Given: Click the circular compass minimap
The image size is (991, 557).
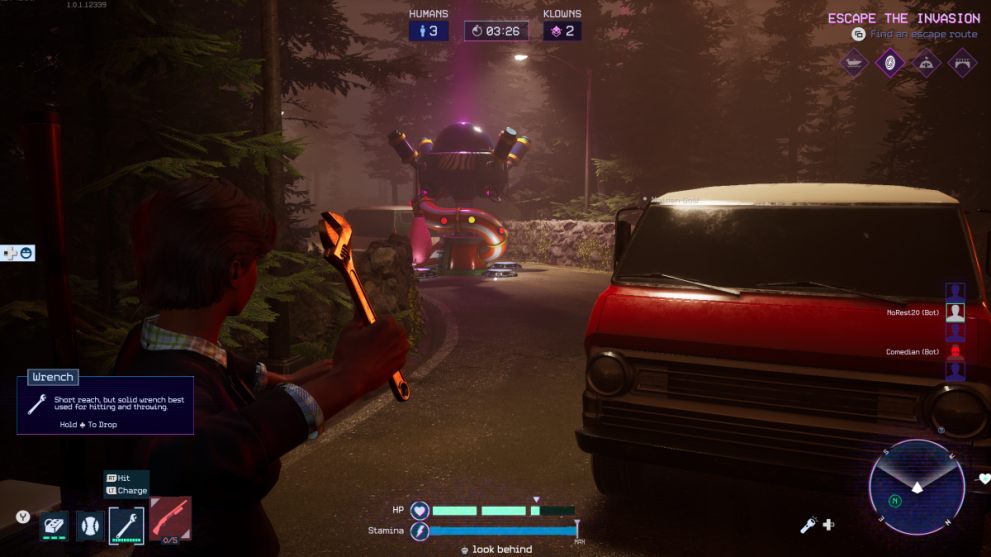Looking at the screenshot, I should (916, 487).
